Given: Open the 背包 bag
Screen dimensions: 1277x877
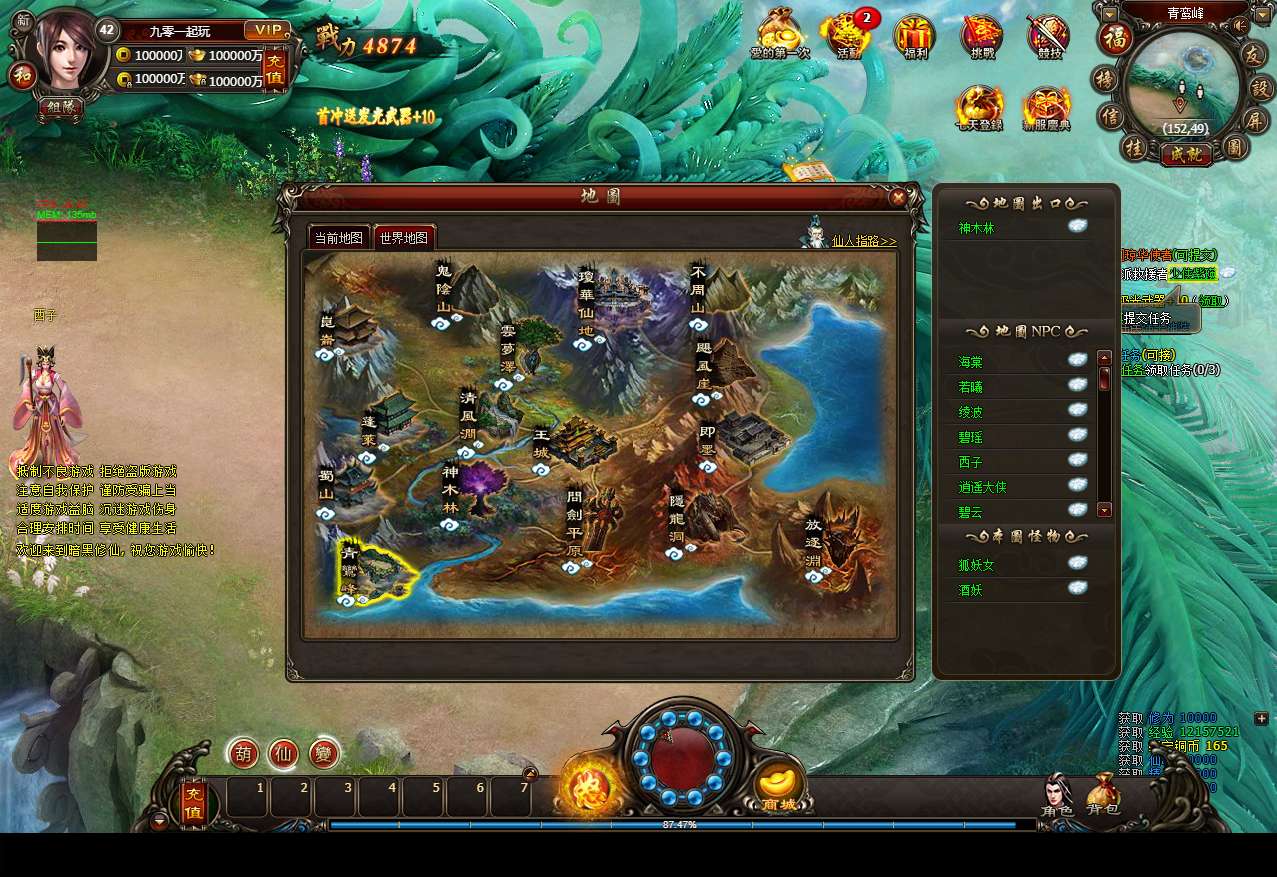Looking at the screenshot, I should (x=1103, y=795).
